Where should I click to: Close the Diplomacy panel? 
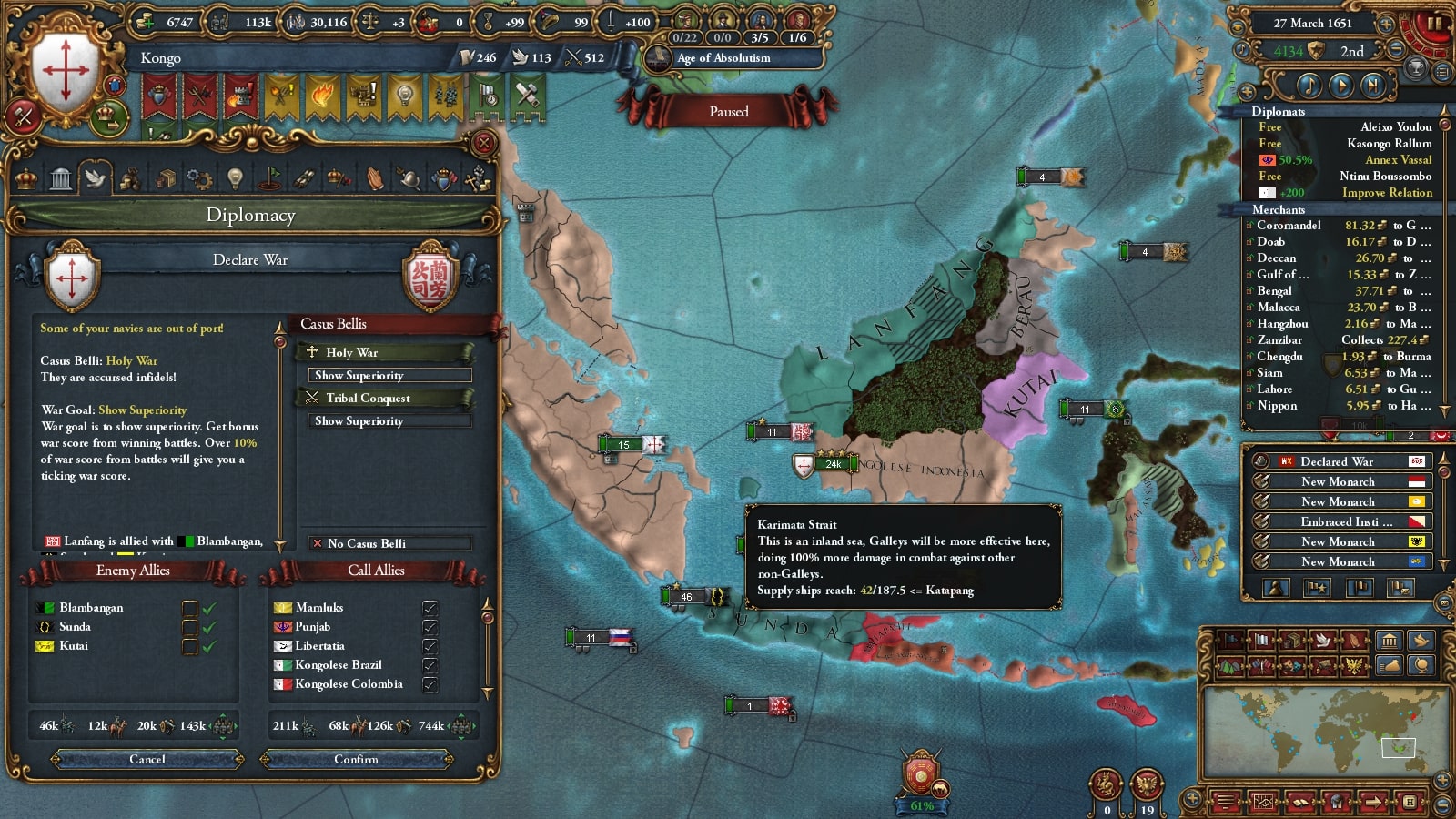coord(484,143)
